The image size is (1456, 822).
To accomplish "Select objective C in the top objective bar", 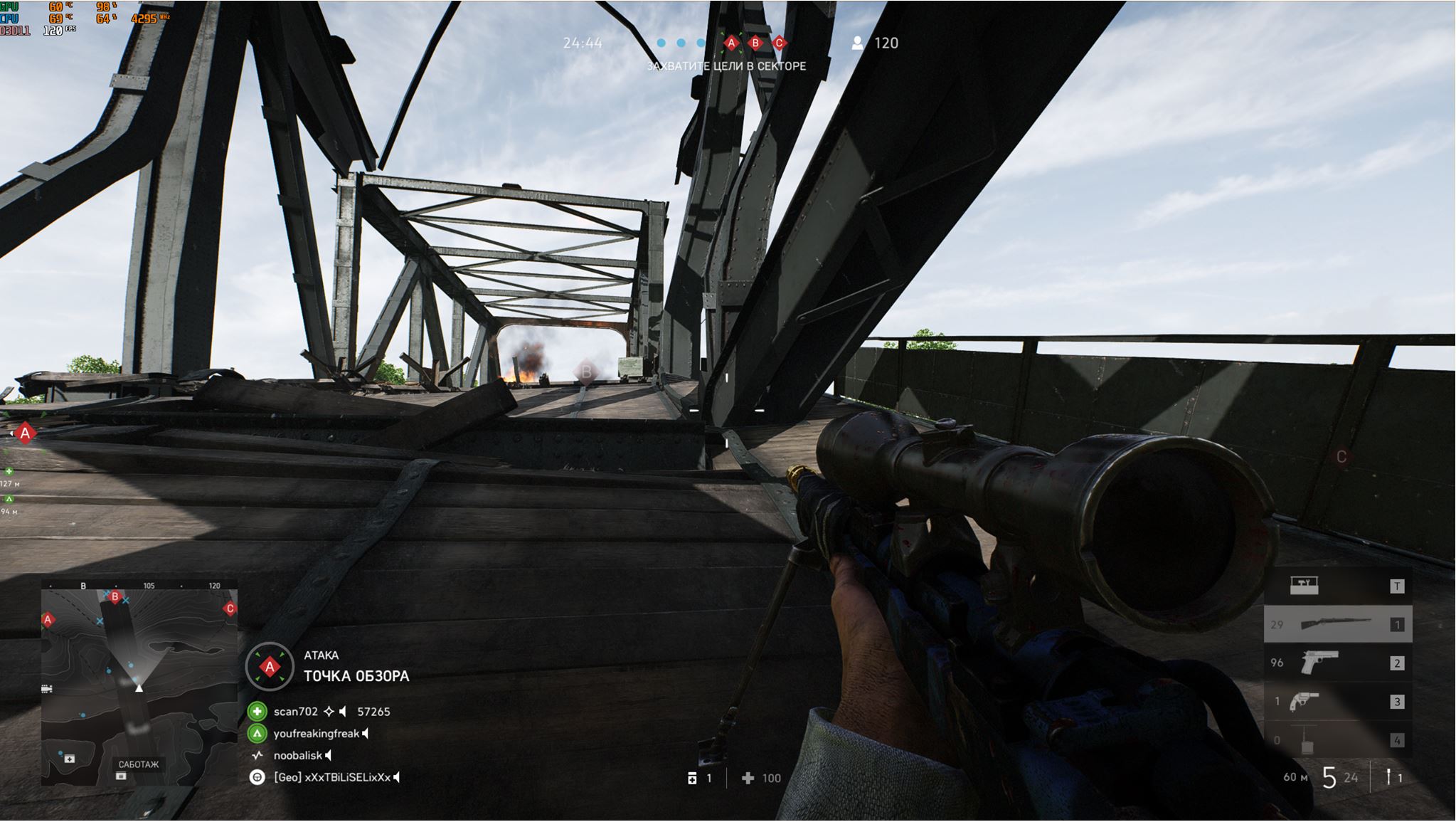I will (x=779, y=43).
